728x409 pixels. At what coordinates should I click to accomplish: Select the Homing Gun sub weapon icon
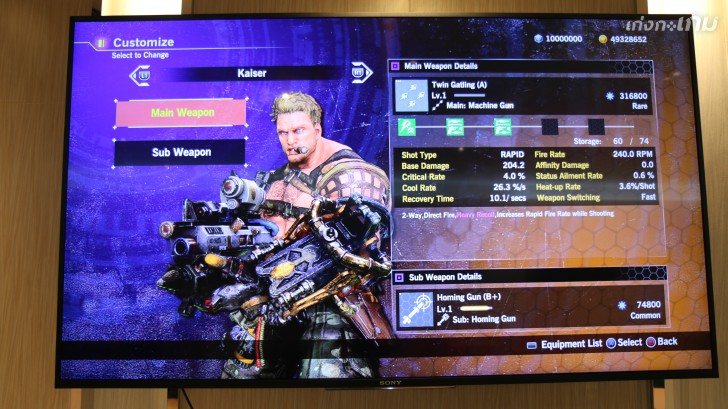[413, 308]
